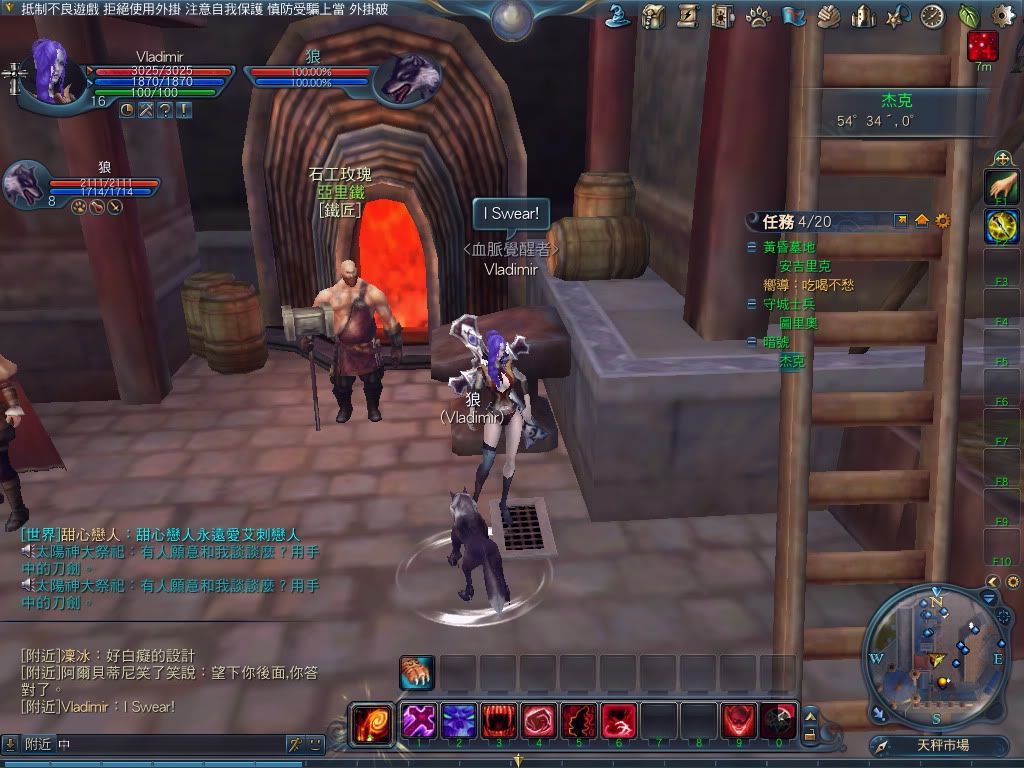1024x768 pixels.
Task: Use the hand skill in F1 slot
Action: 1001,186
